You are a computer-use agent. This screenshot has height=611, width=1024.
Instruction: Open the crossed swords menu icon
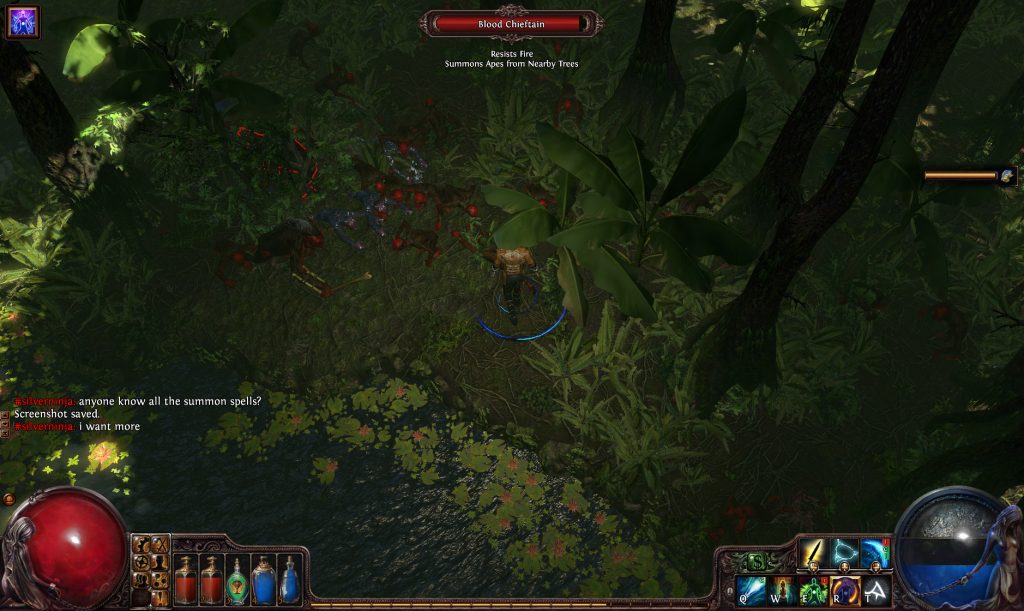pyautogui.click(x=160, y=545)
